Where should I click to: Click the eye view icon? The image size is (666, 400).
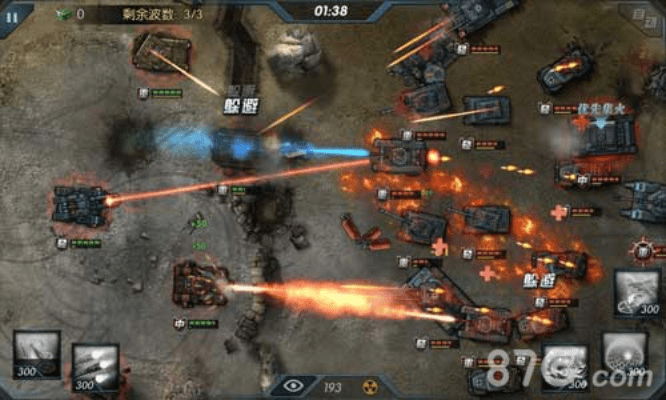pyautogui.click(x=293, y=385)
